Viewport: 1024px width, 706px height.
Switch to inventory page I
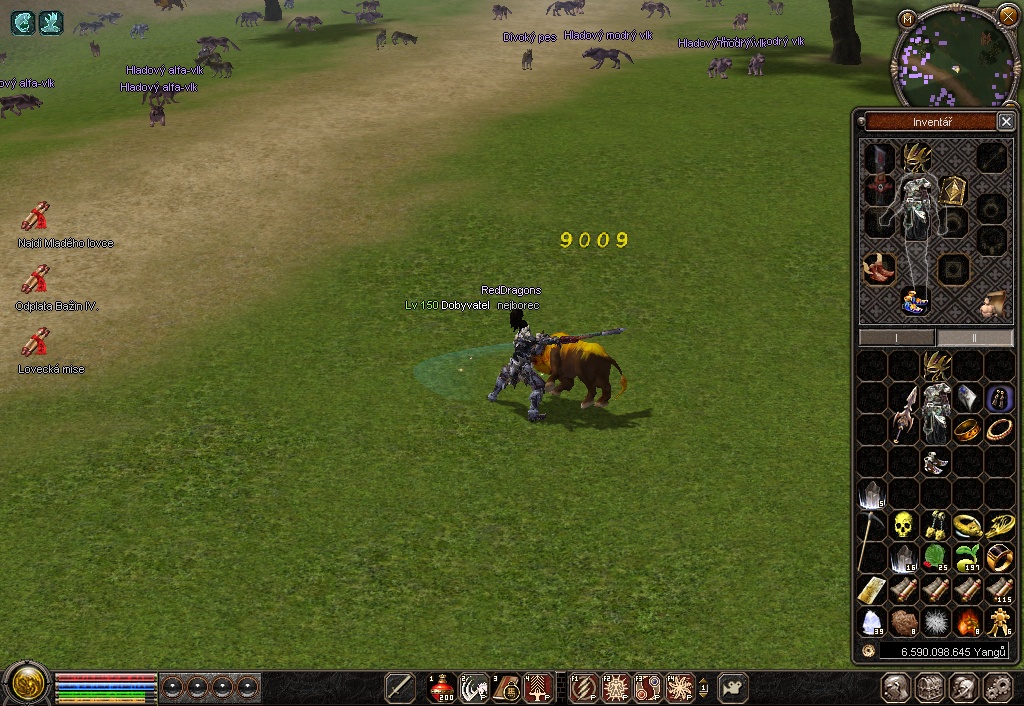[x=897, y=338]
